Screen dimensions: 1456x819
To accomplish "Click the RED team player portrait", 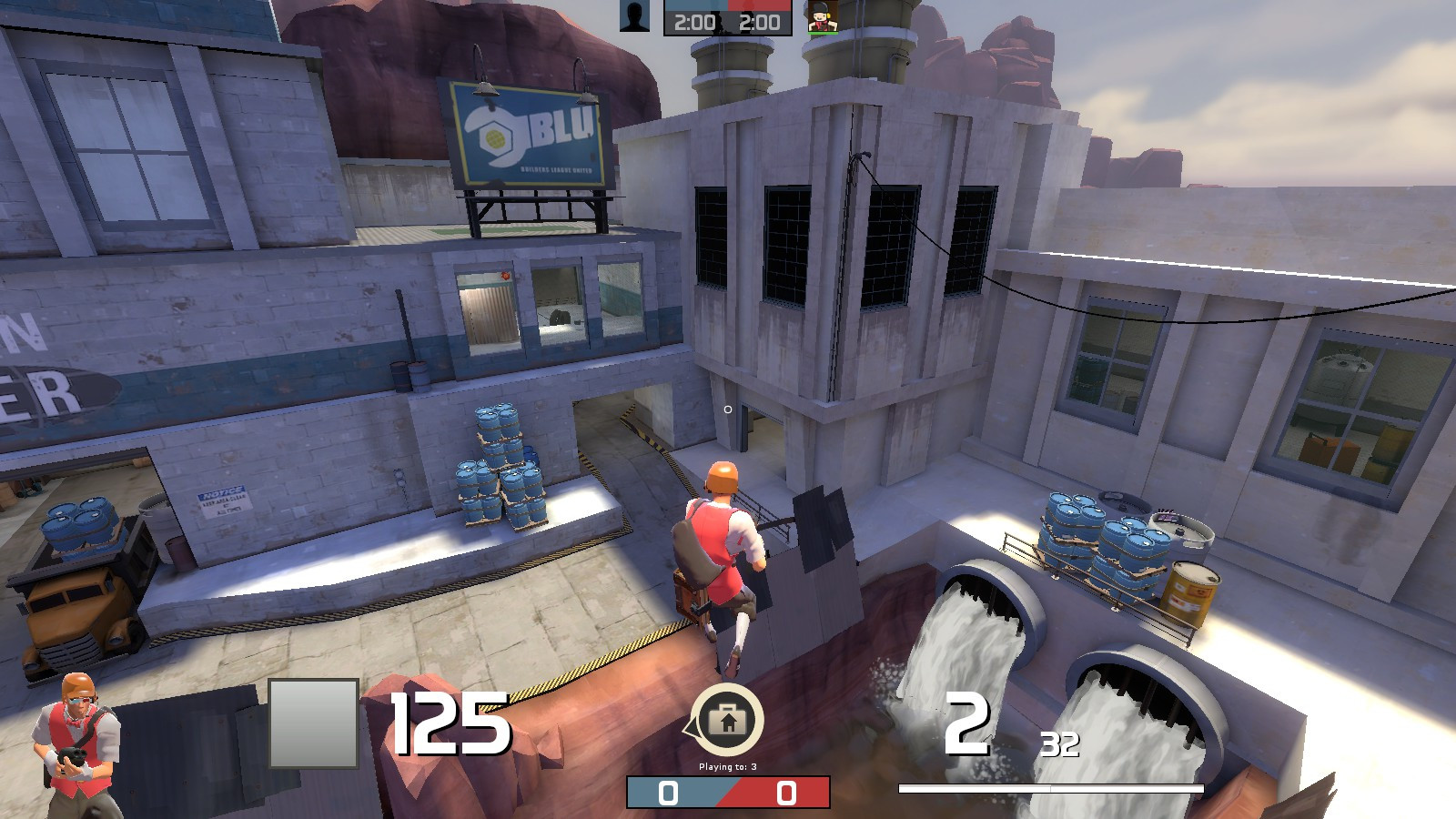I will [822, 17].
